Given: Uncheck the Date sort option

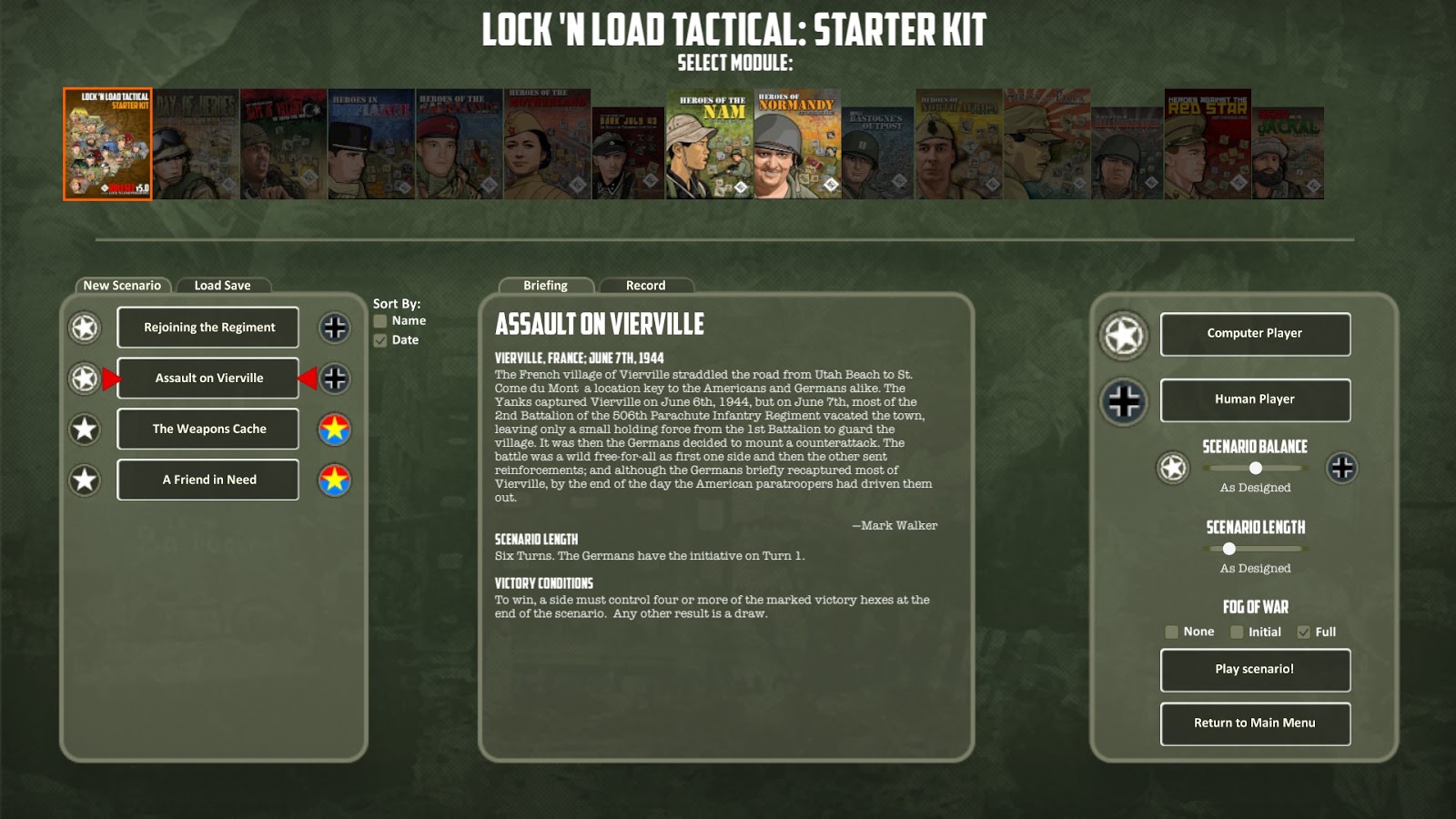Looking at the screenshot, I should 379,340.
